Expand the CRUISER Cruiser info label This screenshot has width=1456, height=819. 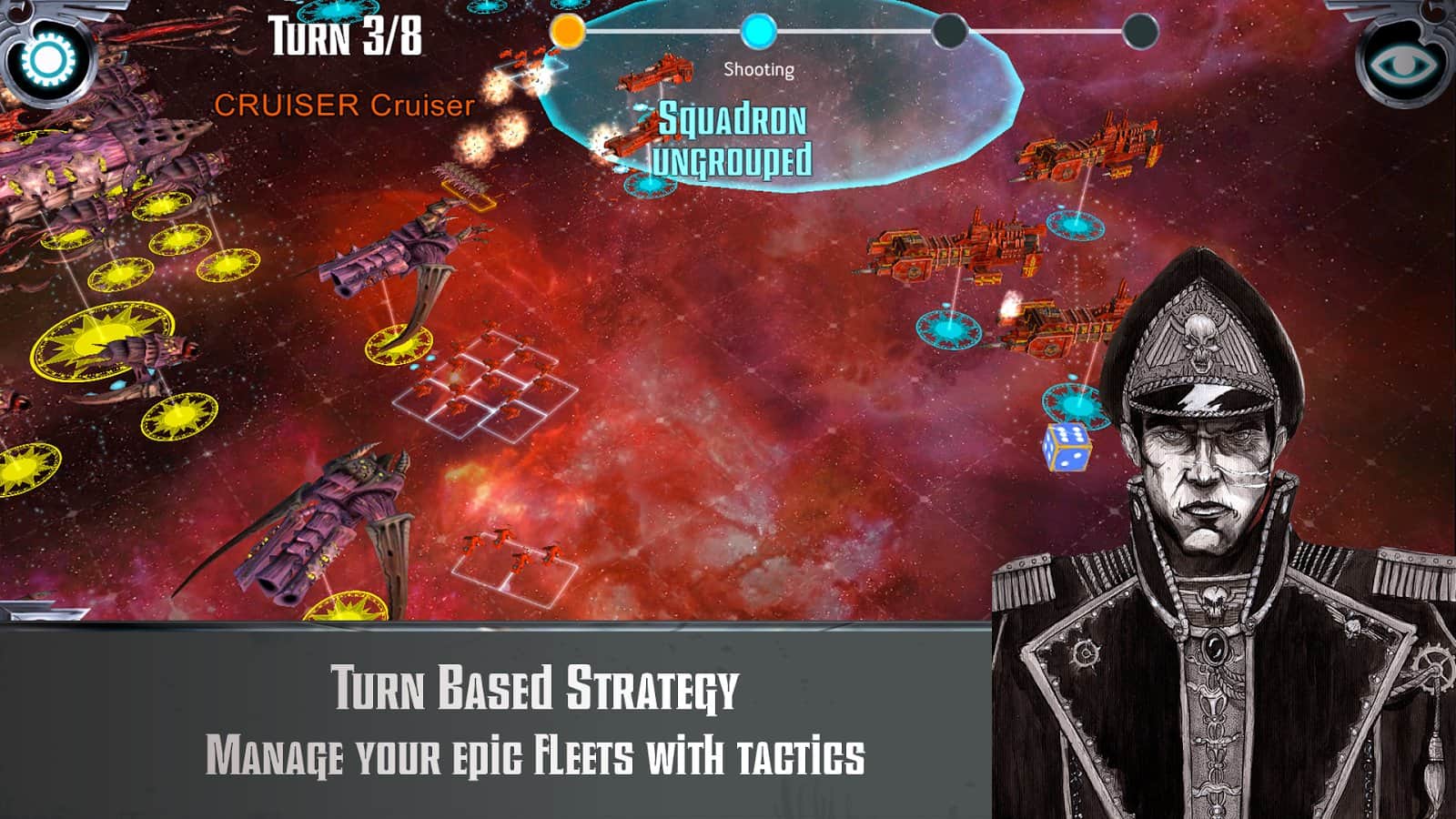click(343, 105)
